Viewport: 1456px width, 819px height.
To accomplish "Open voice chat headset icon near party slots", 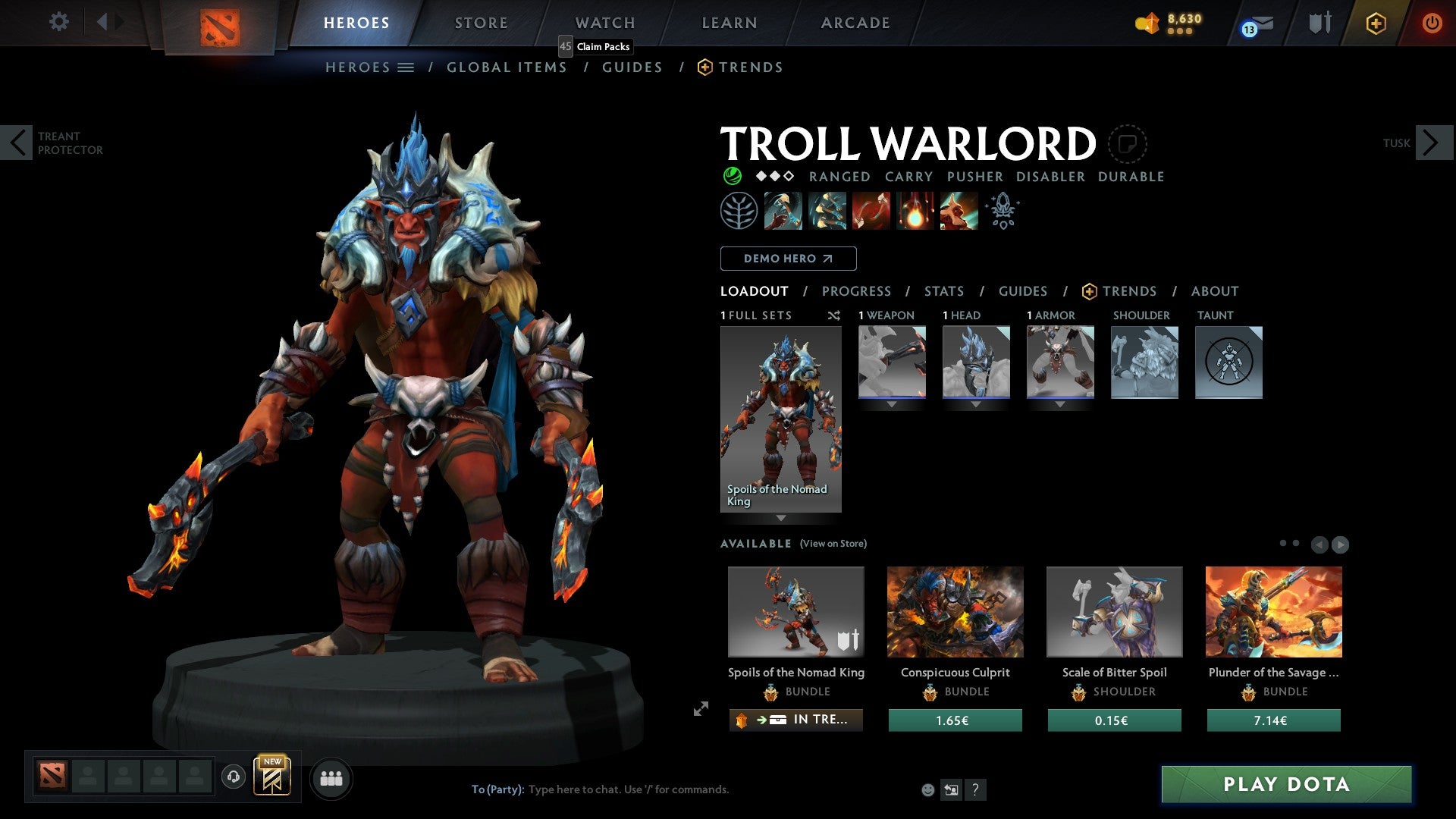I will pos(234,777).
